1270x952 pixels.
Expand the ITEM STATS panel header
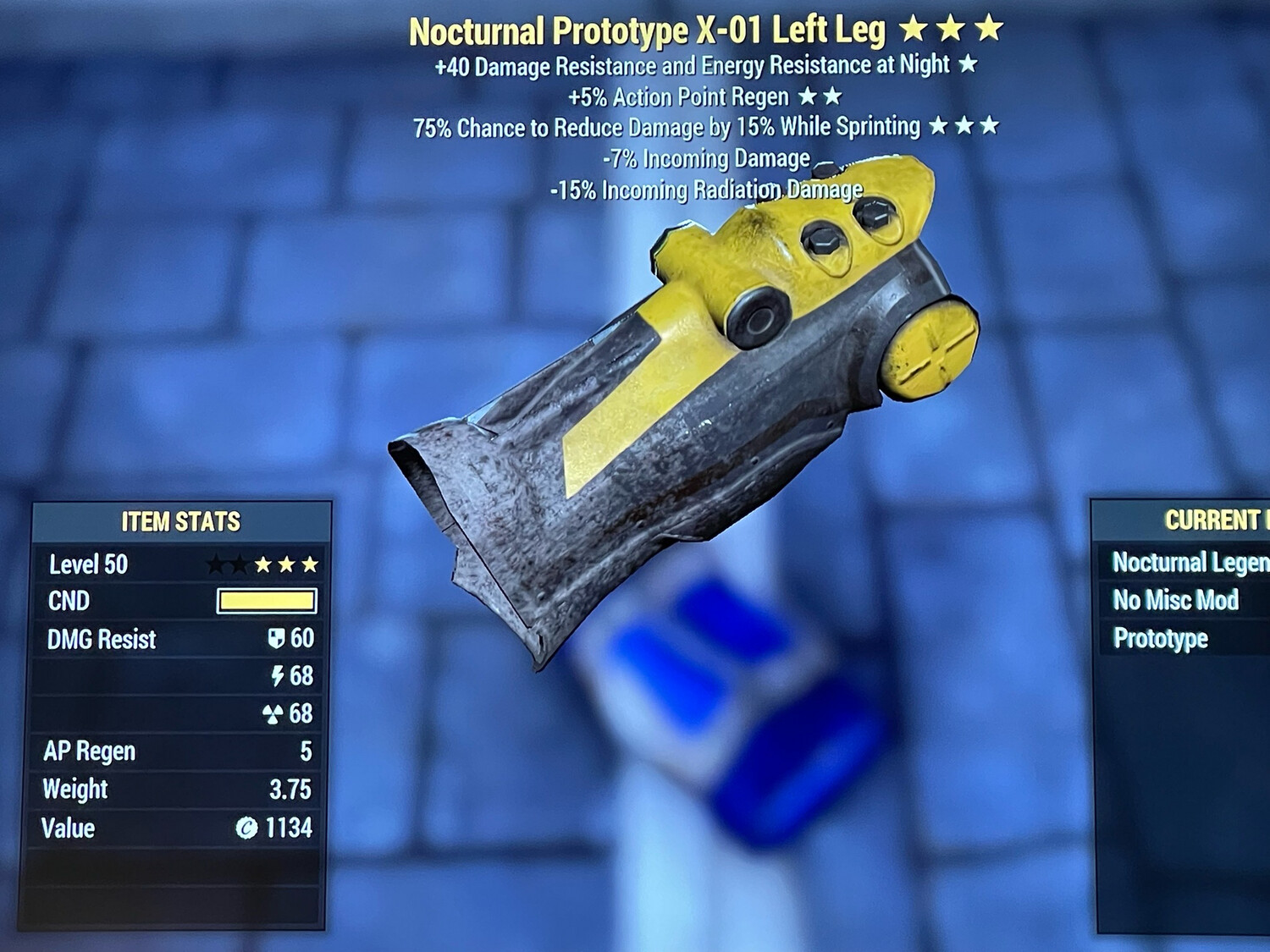click(181, 521)
